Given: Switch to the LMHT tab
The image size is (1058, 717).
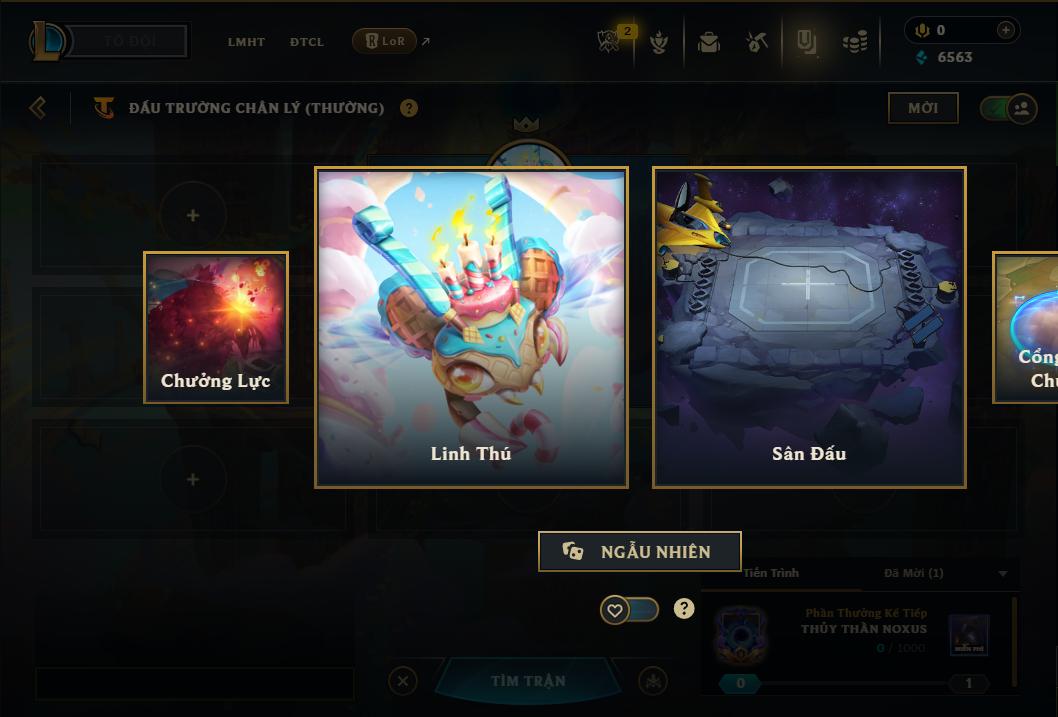Looking at the screenshot, I should click(x=246, y=42).
